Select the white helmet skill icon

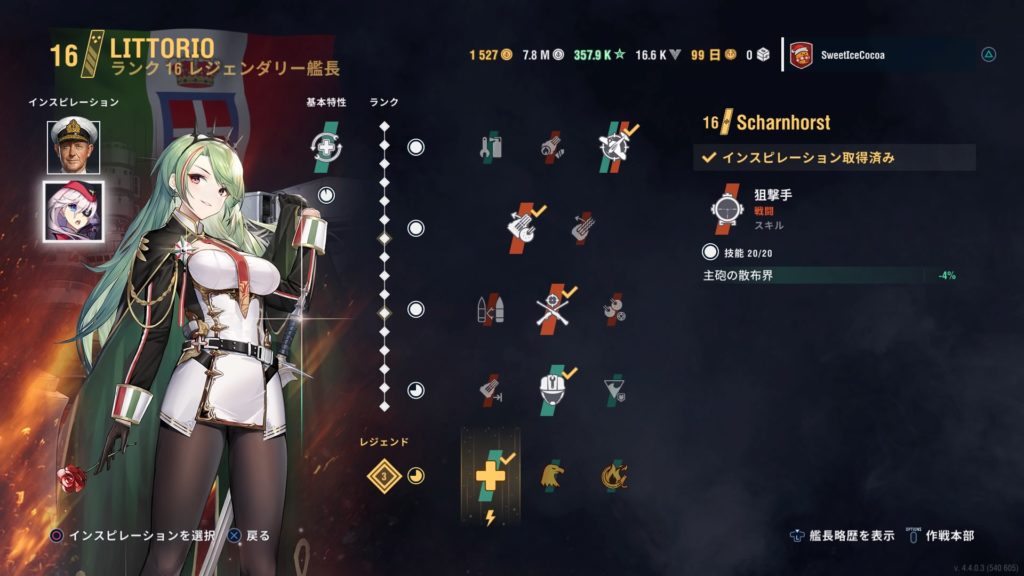point(553,391)
